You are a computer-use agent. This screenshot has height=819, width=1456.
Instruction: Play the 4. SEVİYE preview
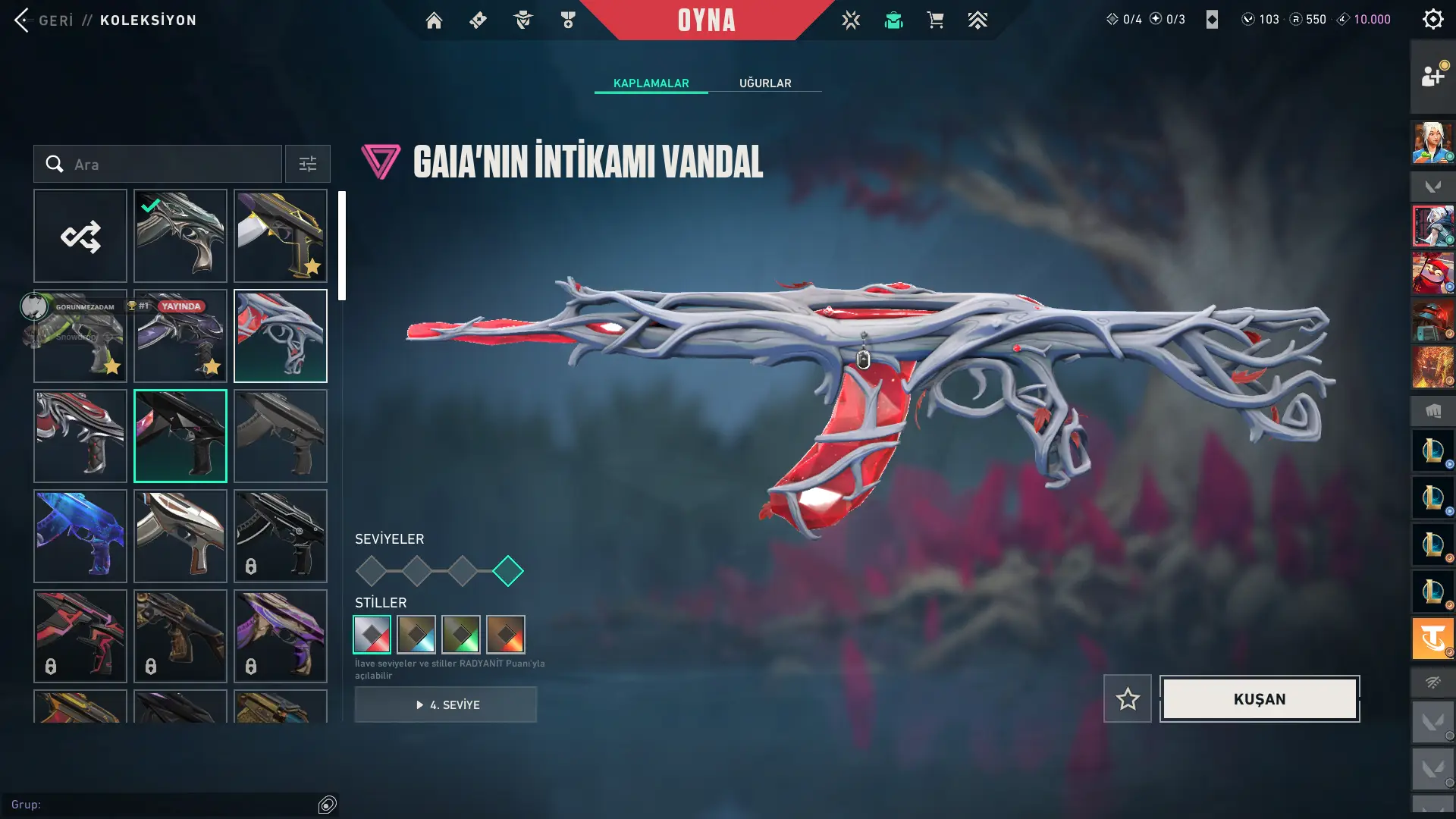(446, 704)
